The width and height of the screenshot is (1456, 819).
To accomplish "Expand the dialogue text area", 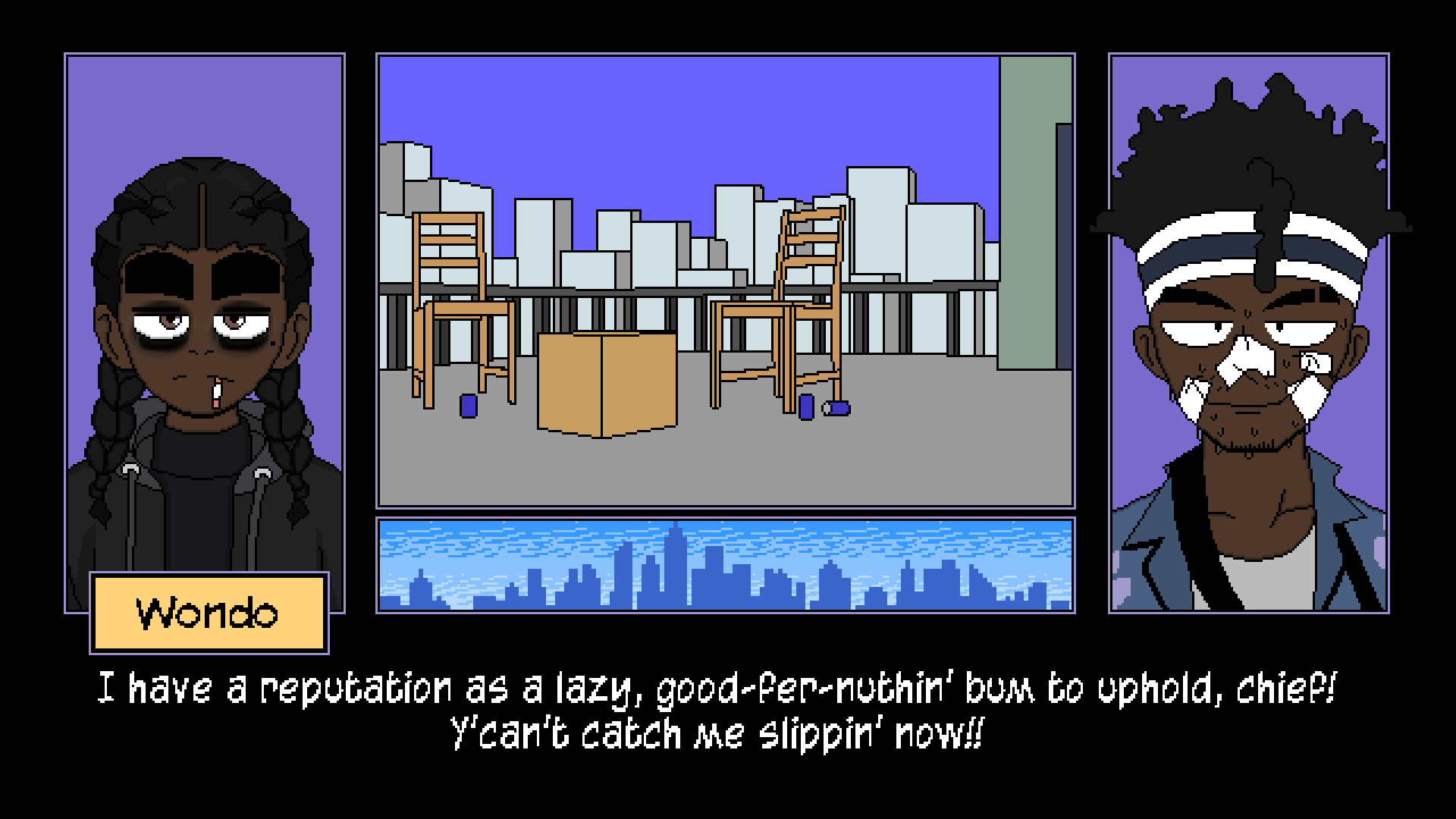I will point(724,709).
